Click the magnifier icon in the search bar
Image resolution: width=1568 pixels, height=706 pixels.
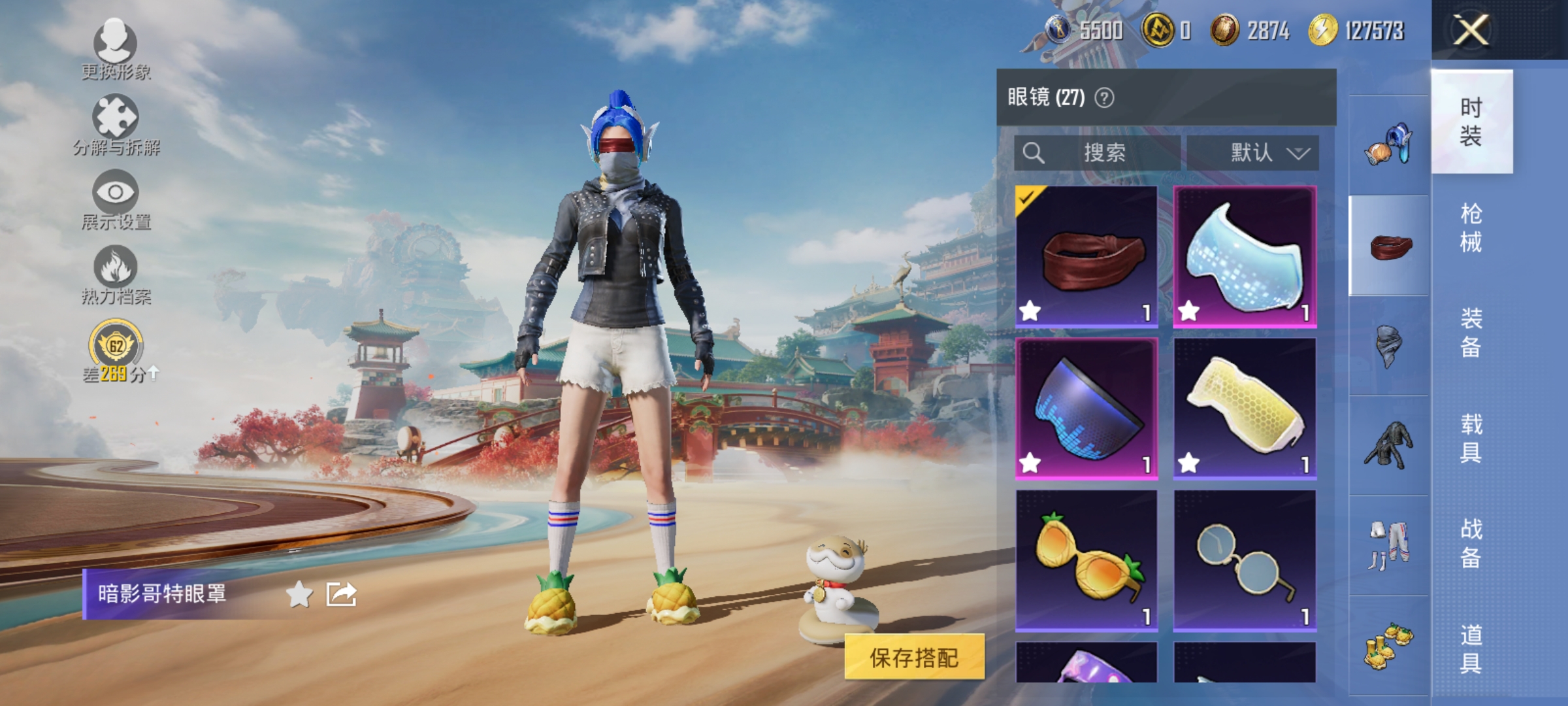coord(1034,154)
